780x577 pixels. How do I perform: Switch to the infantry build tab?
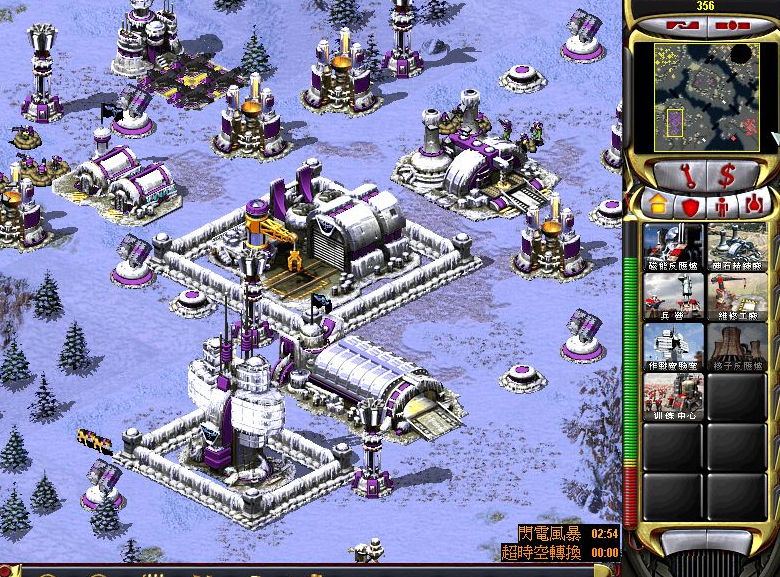pos(721,205)
